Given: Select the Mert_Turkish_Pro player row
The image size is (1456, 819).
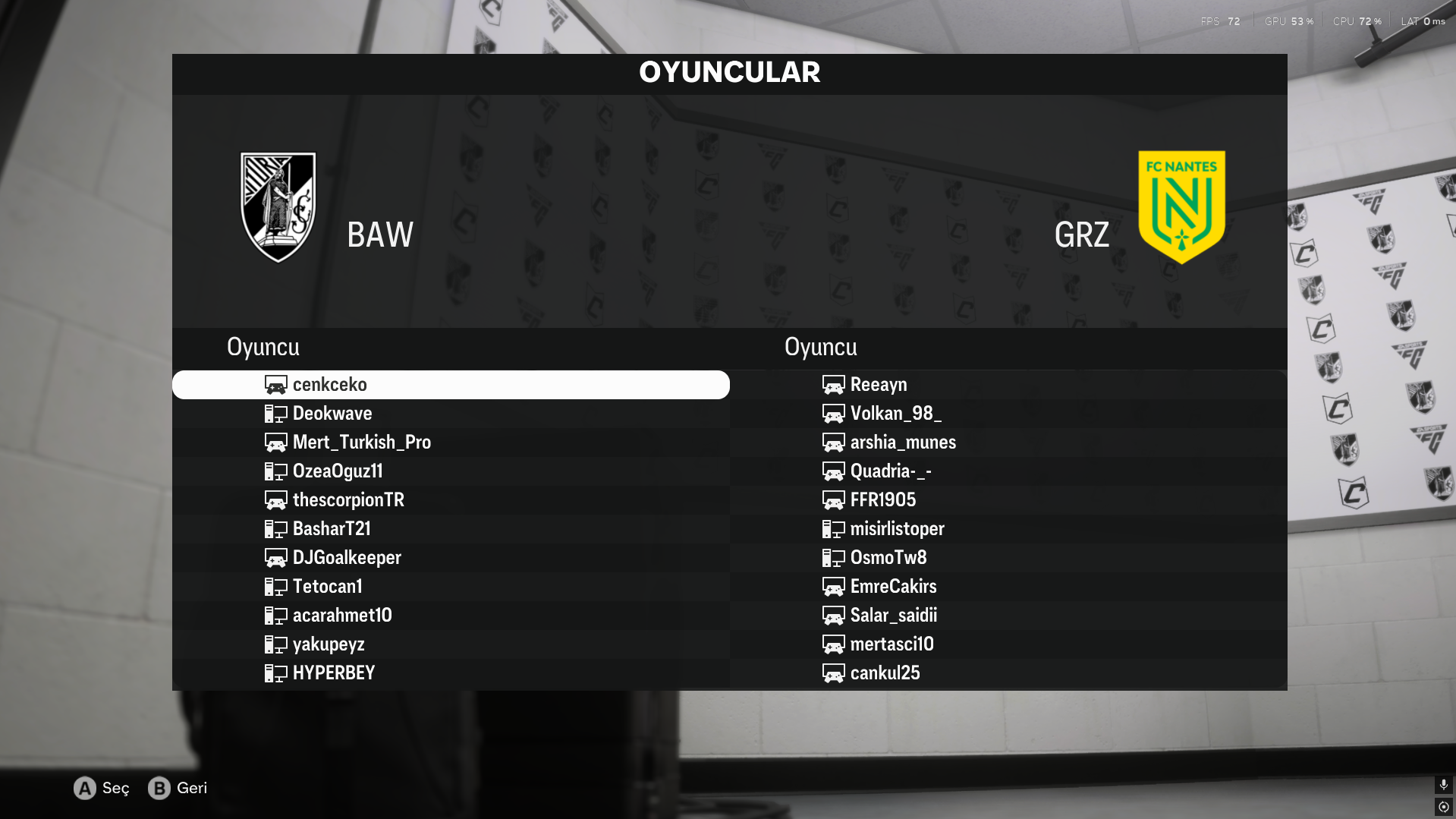Looking at the screenshot, I should 361,443.
